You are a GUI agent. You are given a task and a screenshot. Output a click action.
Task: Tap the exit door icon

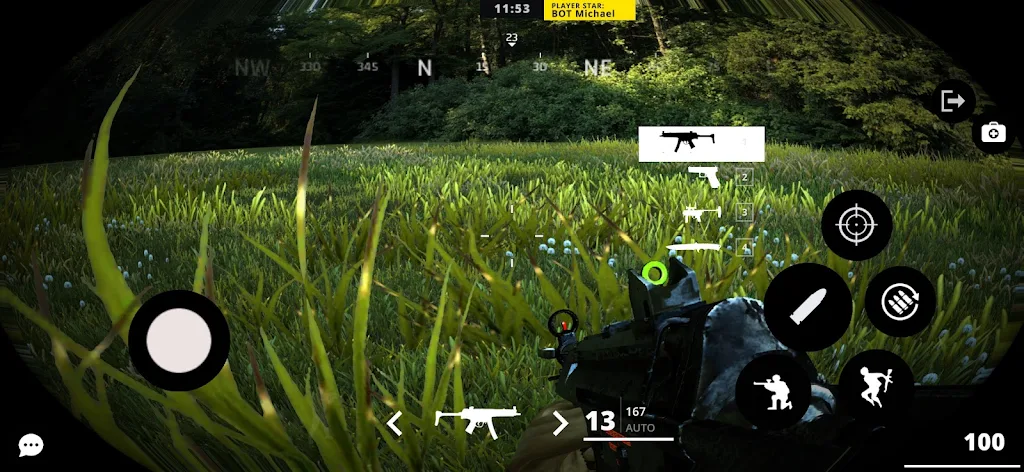tap(952, 101)
